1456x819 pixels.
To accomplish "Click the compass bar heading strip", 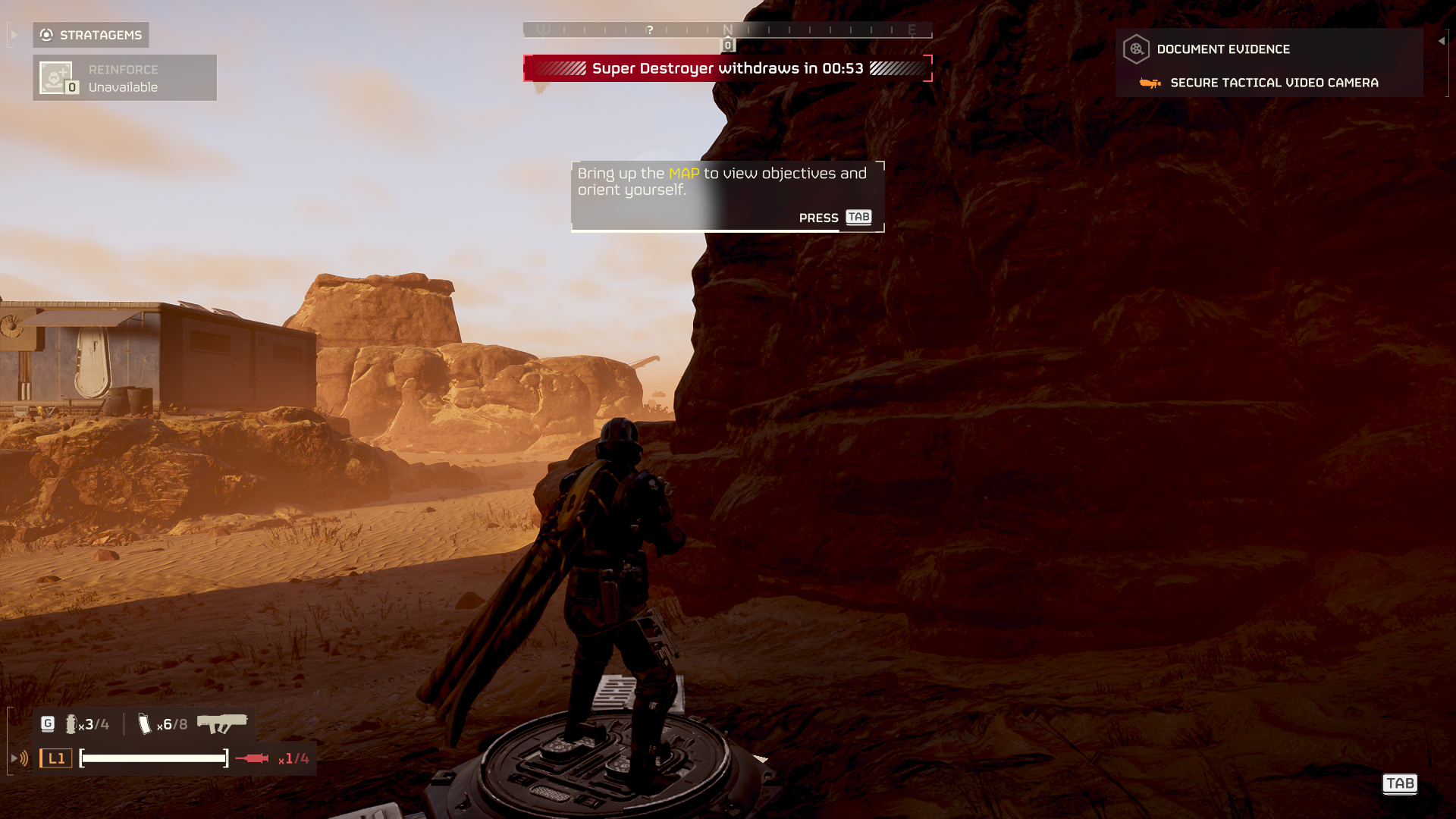I will (x=727, y=30).
